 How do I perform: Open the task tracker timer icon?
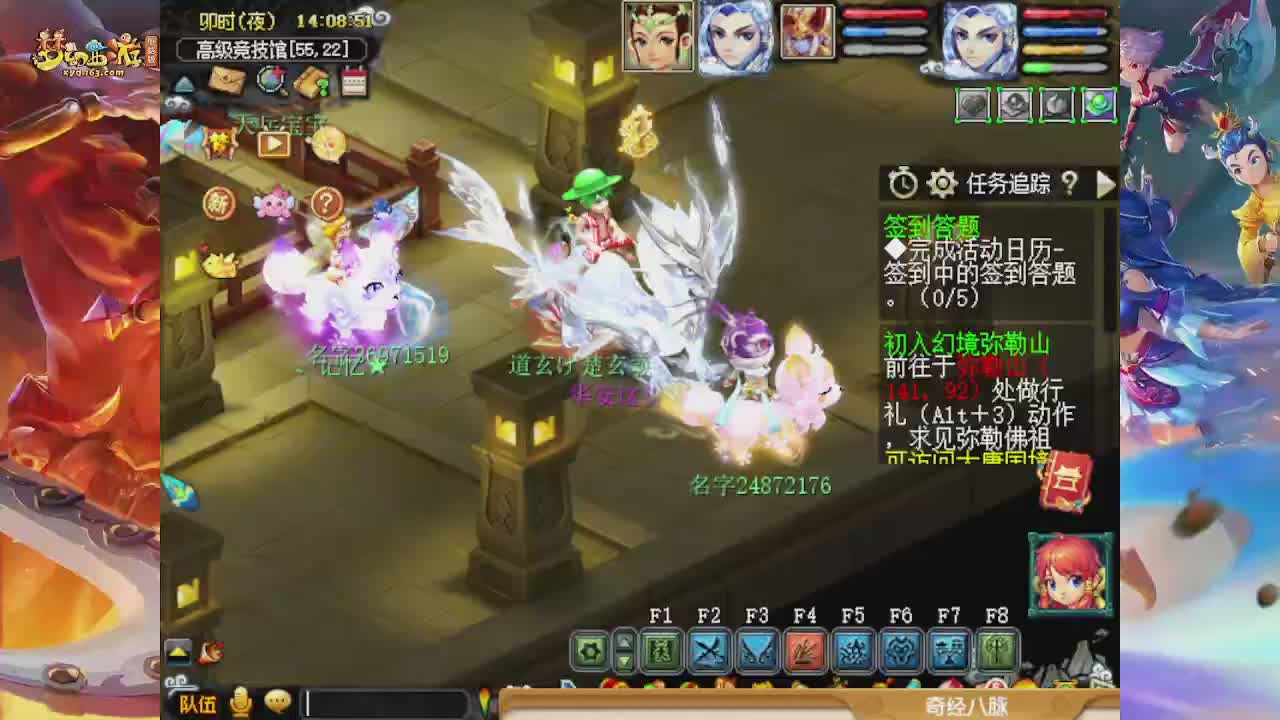[901, 184]
